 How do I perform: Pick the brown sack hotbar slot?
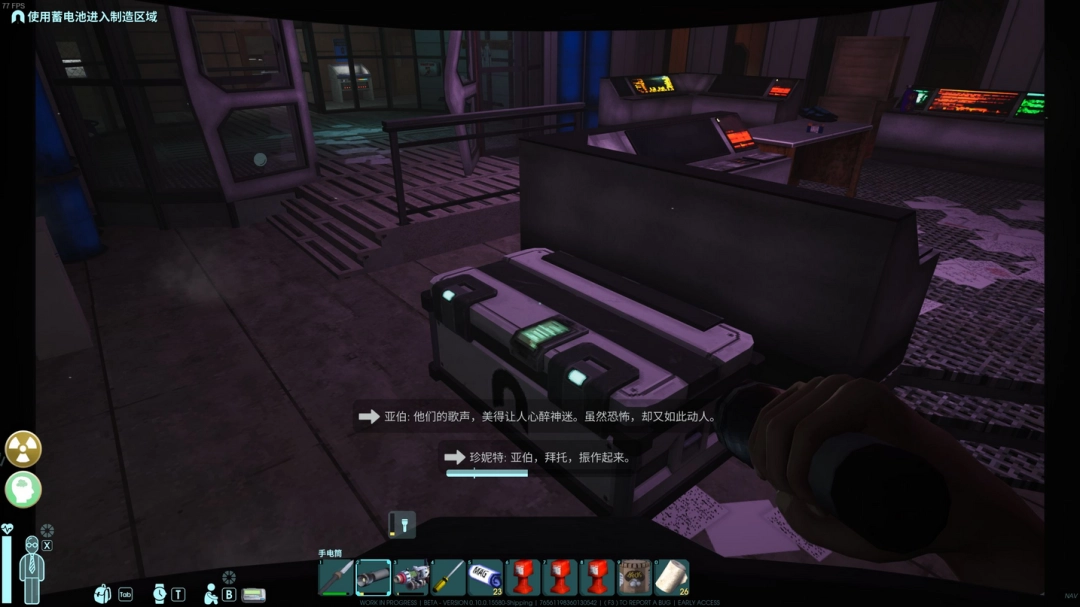pos(634,577)
